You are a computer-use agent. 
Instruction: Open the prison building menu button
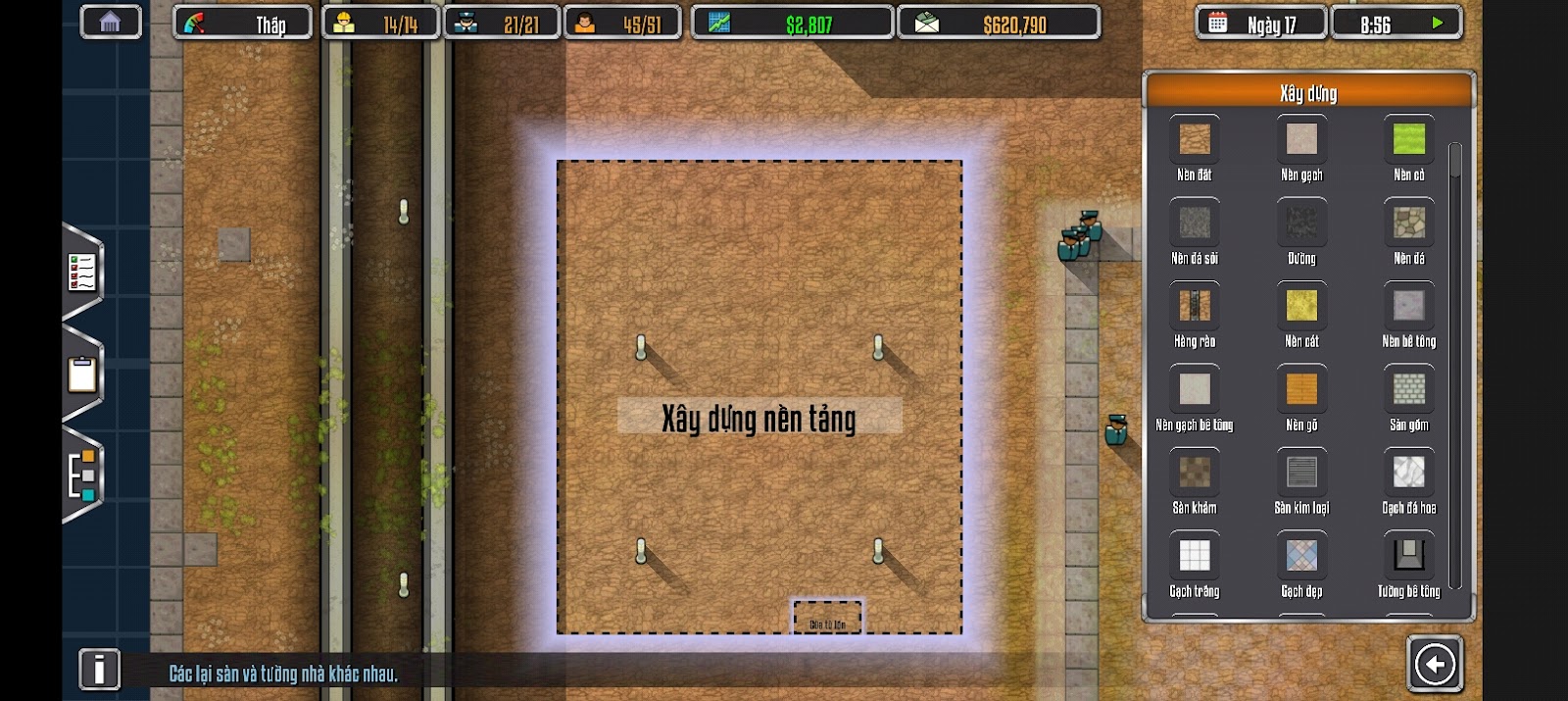110,23
